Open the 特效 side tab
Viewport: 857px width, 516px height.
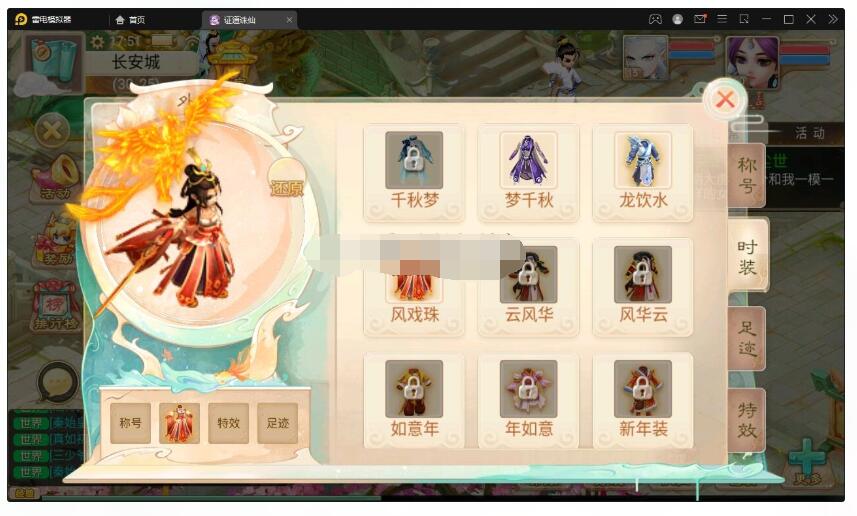click(x=747, y=420)
